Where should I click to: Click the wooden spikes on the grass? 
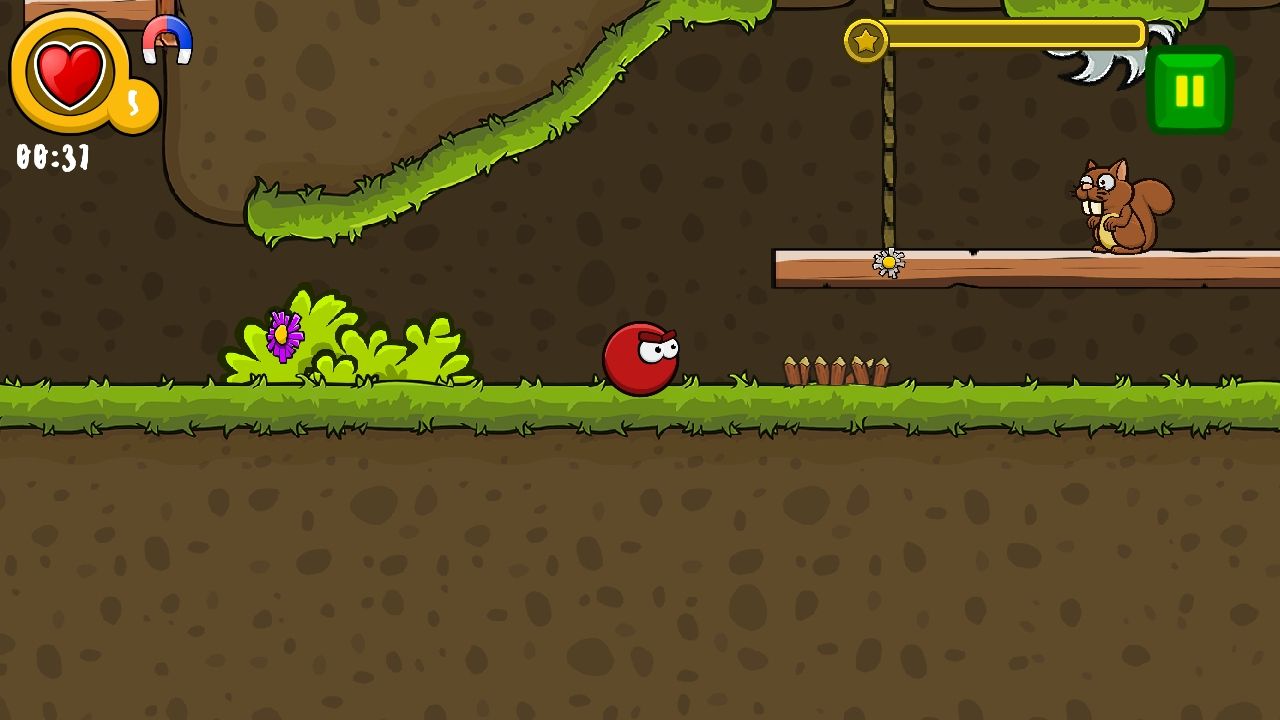tap(838, 370)
